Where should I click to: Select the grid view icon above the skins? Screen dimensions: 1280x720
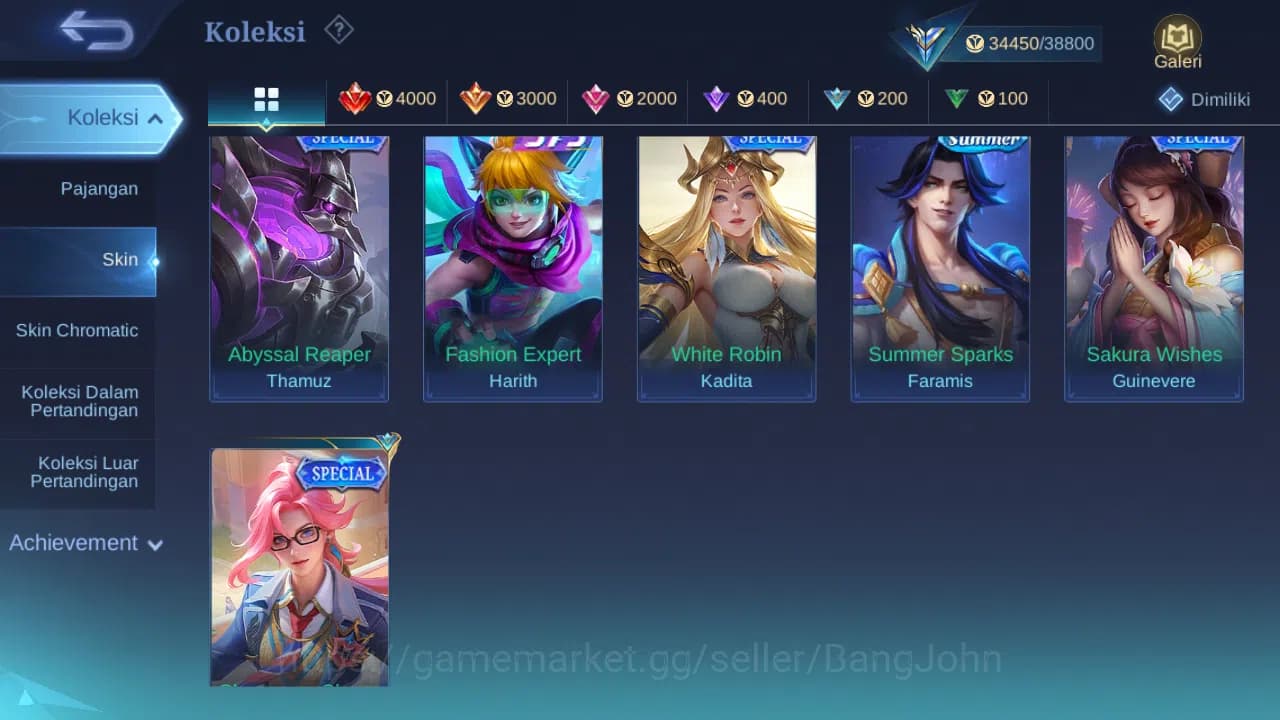(265, 99)
